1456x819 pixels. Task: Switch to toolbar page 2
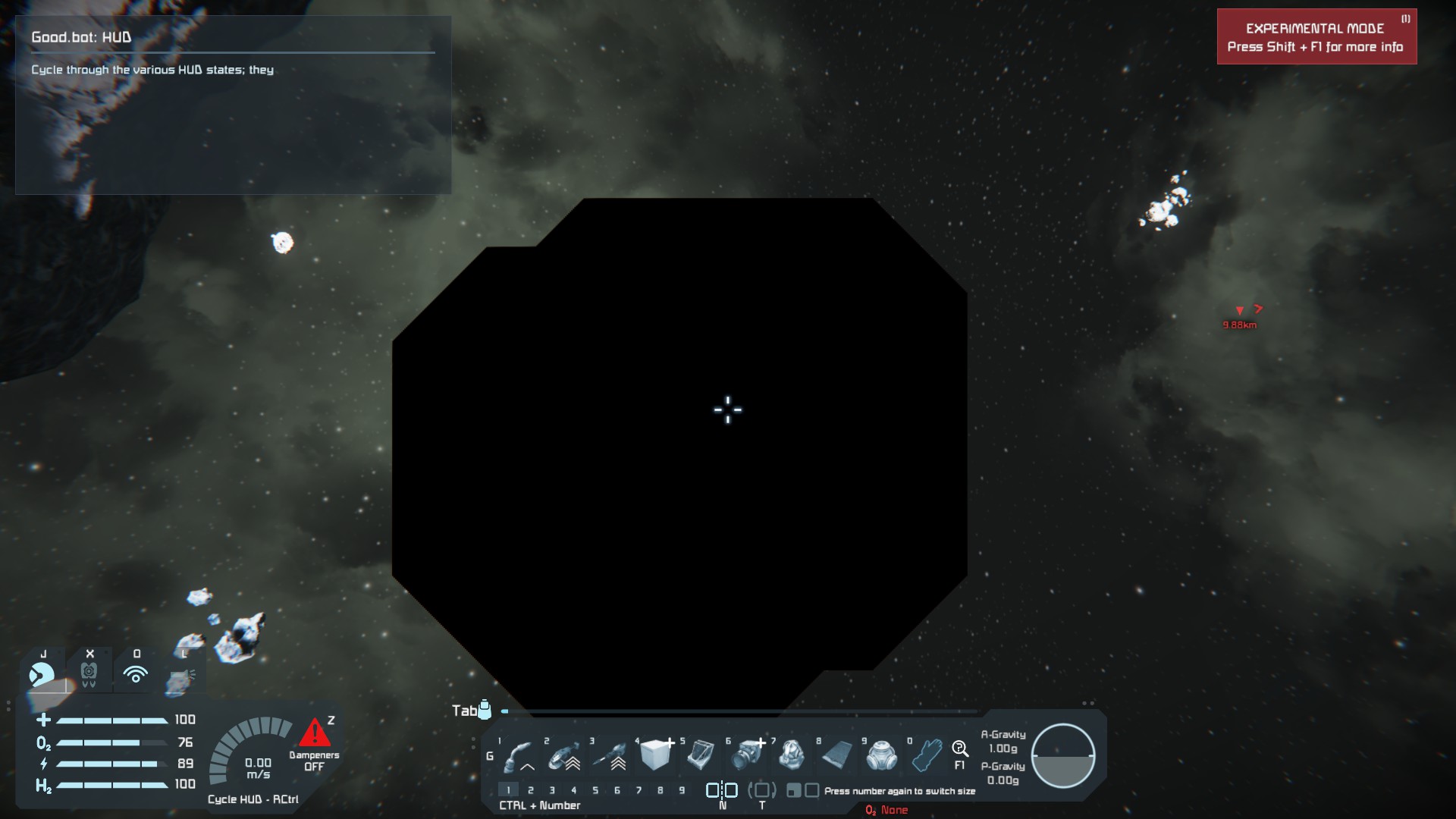click(x=530, y=790)
